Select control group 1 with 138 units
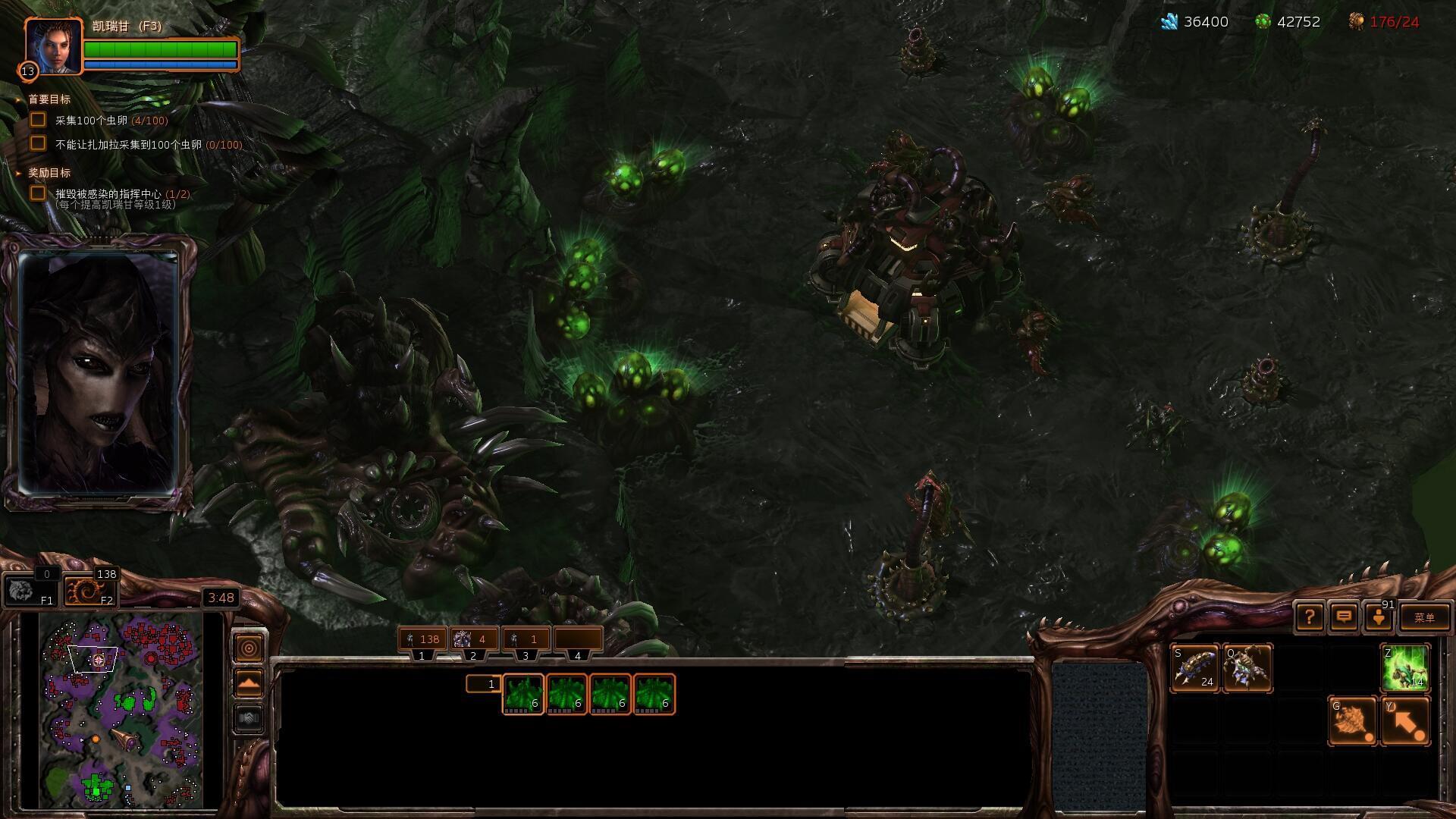The image size is (1456, 819). tap(422, 639)
